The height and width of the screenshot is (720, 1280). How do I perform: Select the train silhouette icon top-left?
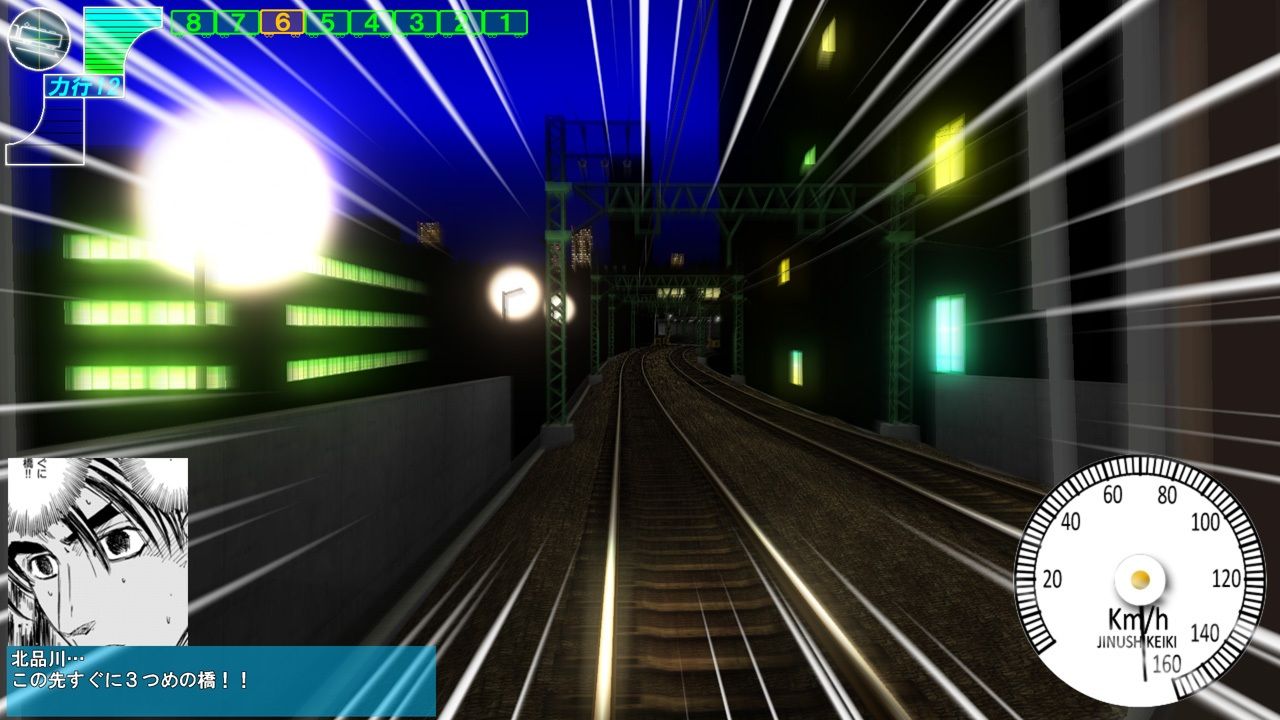(x=40, y=40)
